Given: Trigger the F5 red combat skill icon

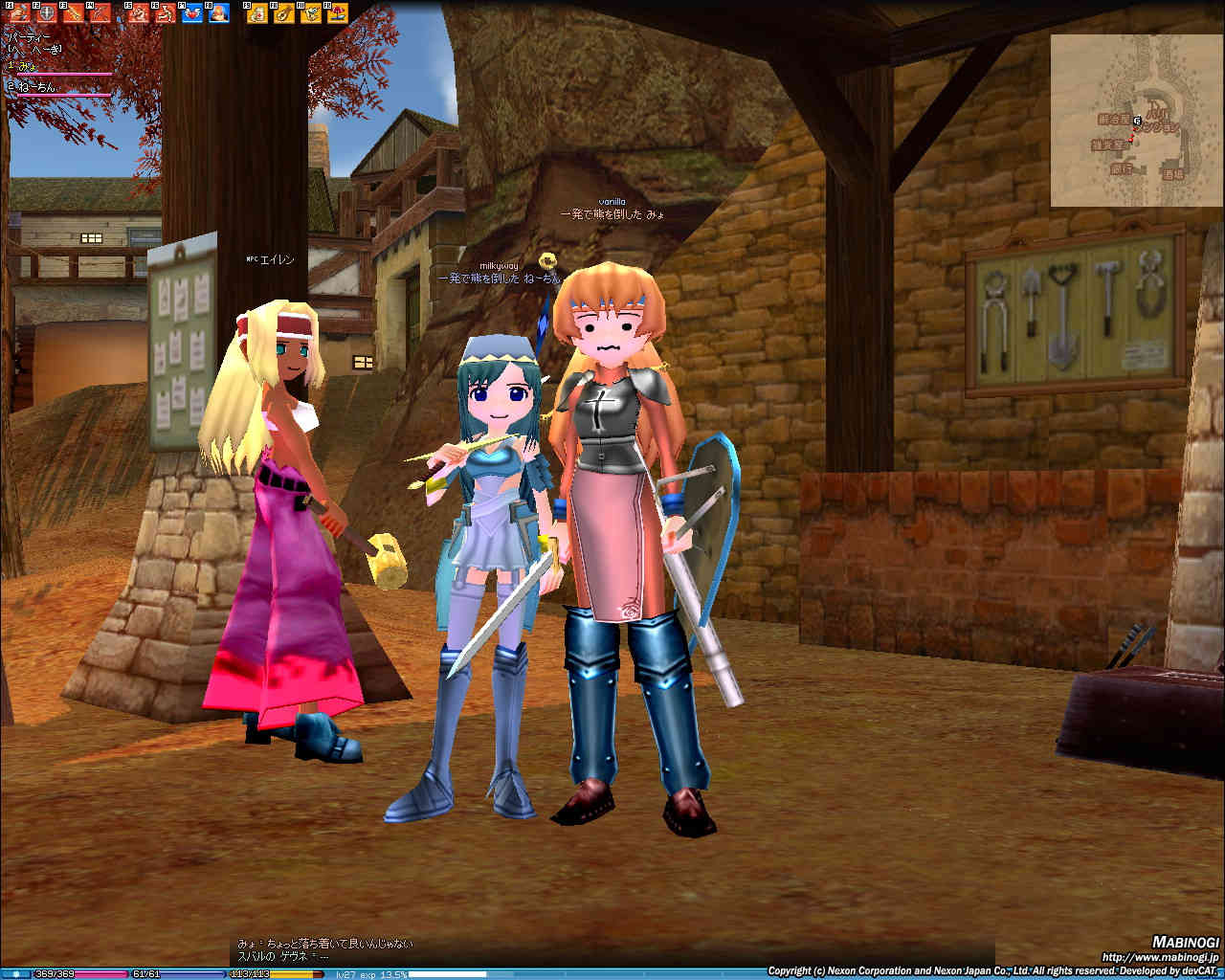Looking at the screenshot, I should 139,13.
